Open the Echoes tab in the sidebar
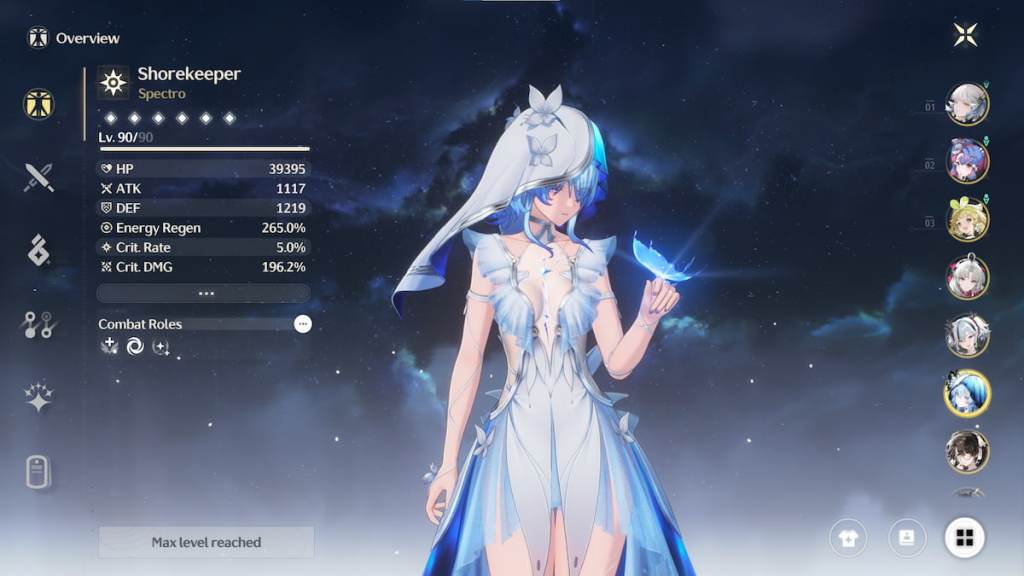Screen dimensions: 1024x576 [39, 250]
